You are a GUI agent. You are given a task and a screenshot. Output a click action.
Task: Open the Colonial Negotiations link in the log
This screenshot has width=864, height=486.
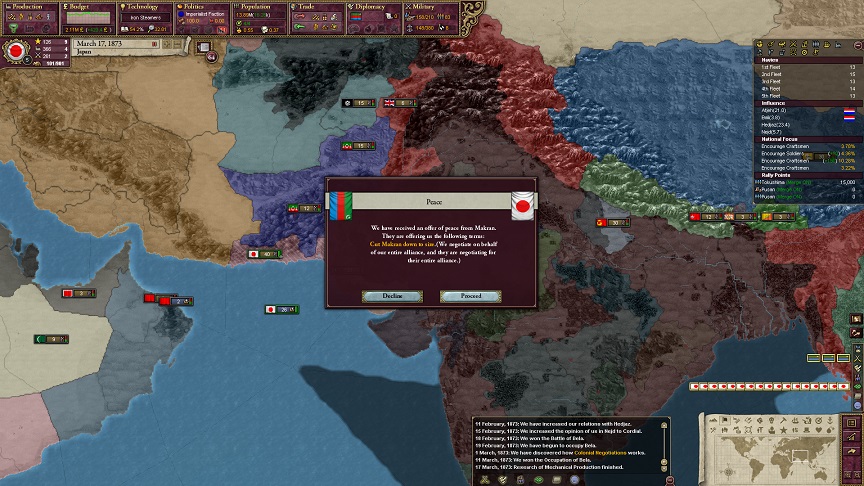[x=595, y=452]
